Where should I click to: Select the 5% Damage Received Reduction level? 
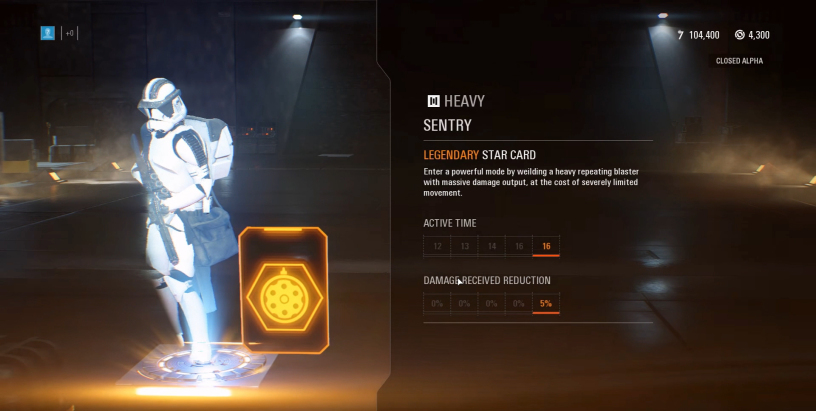546,303
